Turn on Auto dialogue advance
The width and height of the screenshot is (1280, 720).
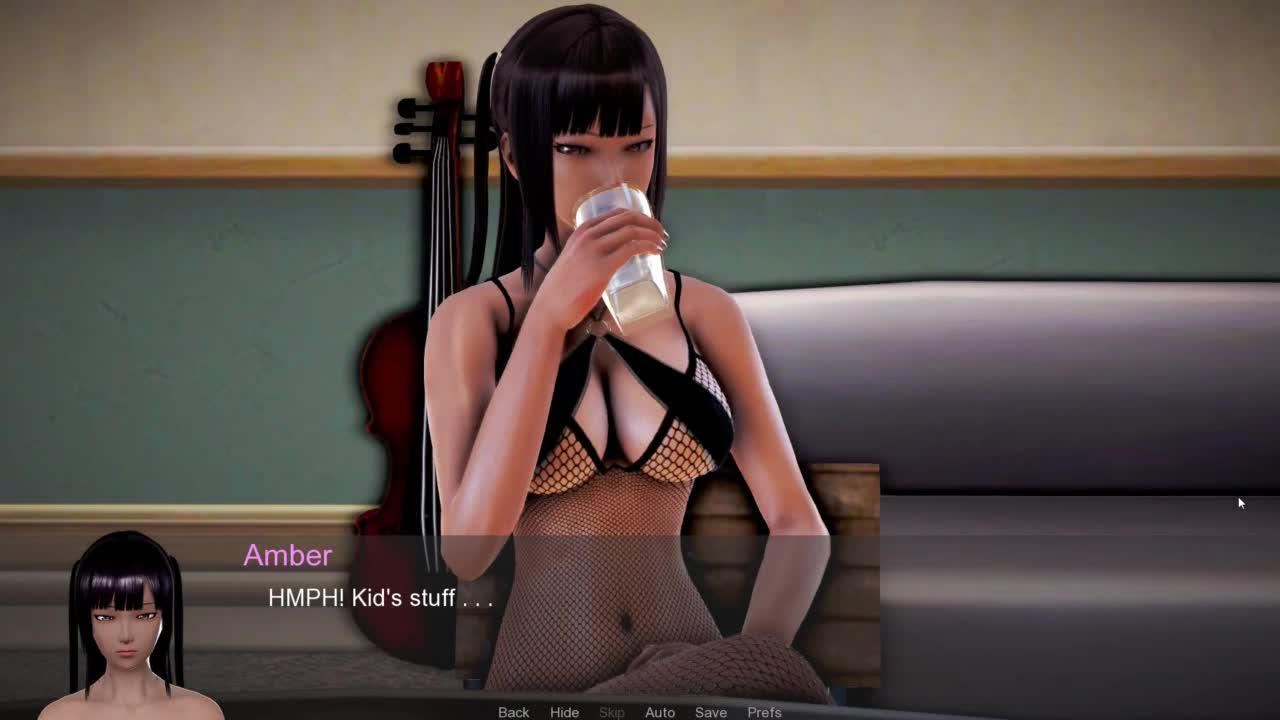tap(660, 712)
